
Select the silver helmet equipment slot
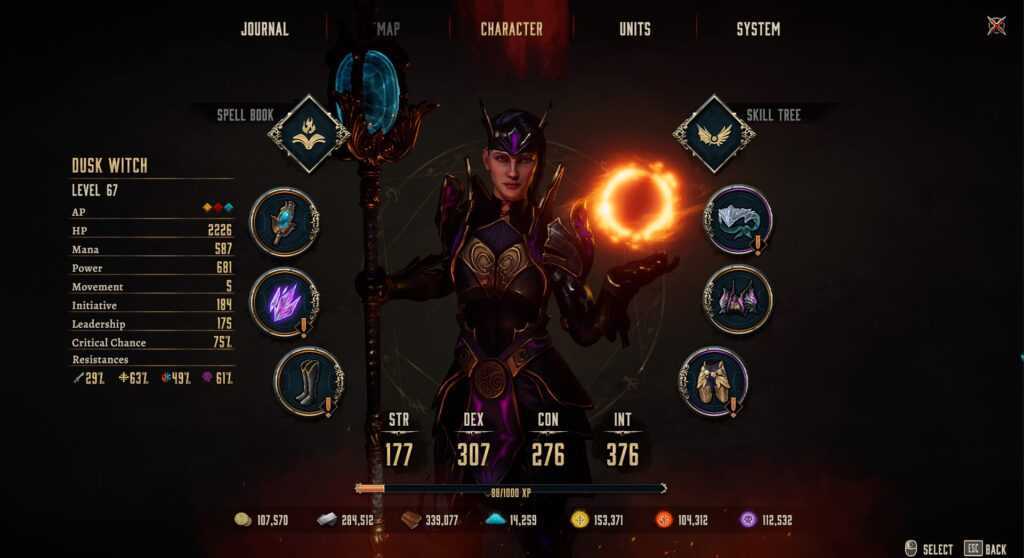tap(738, 220)
